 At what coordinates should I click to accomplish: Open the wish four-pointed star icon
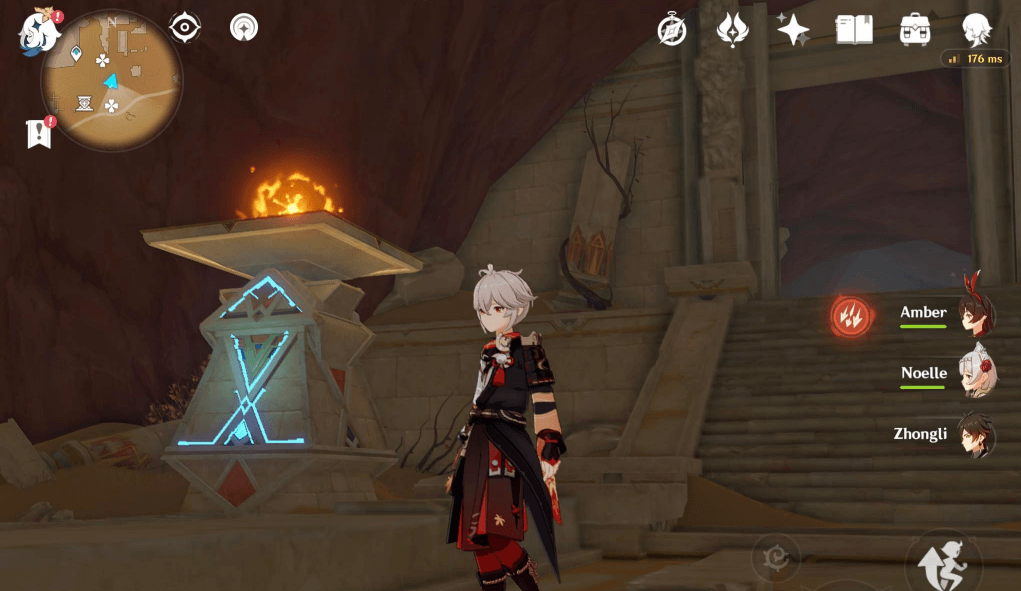[x=793, y=30]
